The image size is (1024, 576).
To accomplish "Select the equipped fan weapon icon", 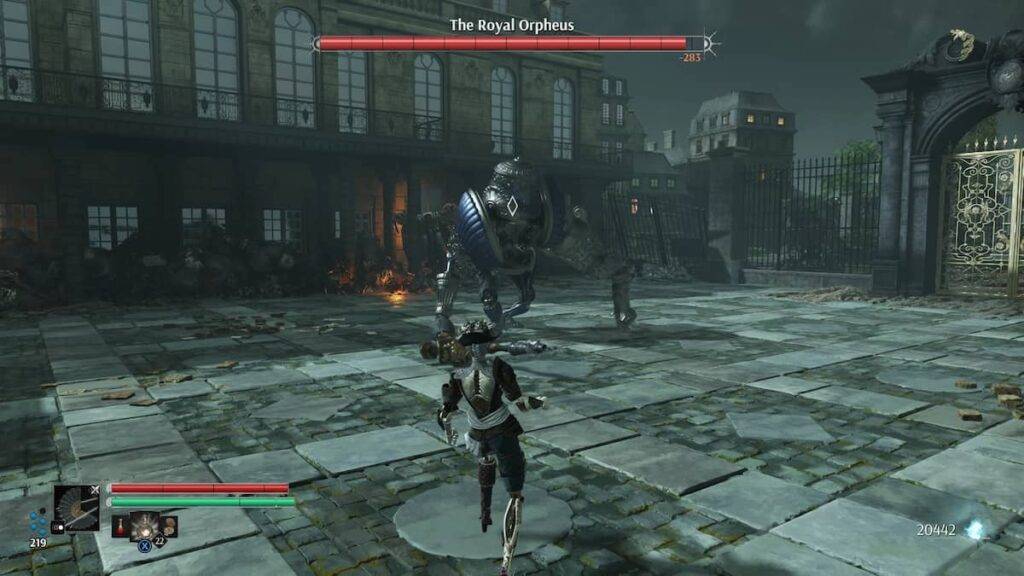I will pos(76,508).
